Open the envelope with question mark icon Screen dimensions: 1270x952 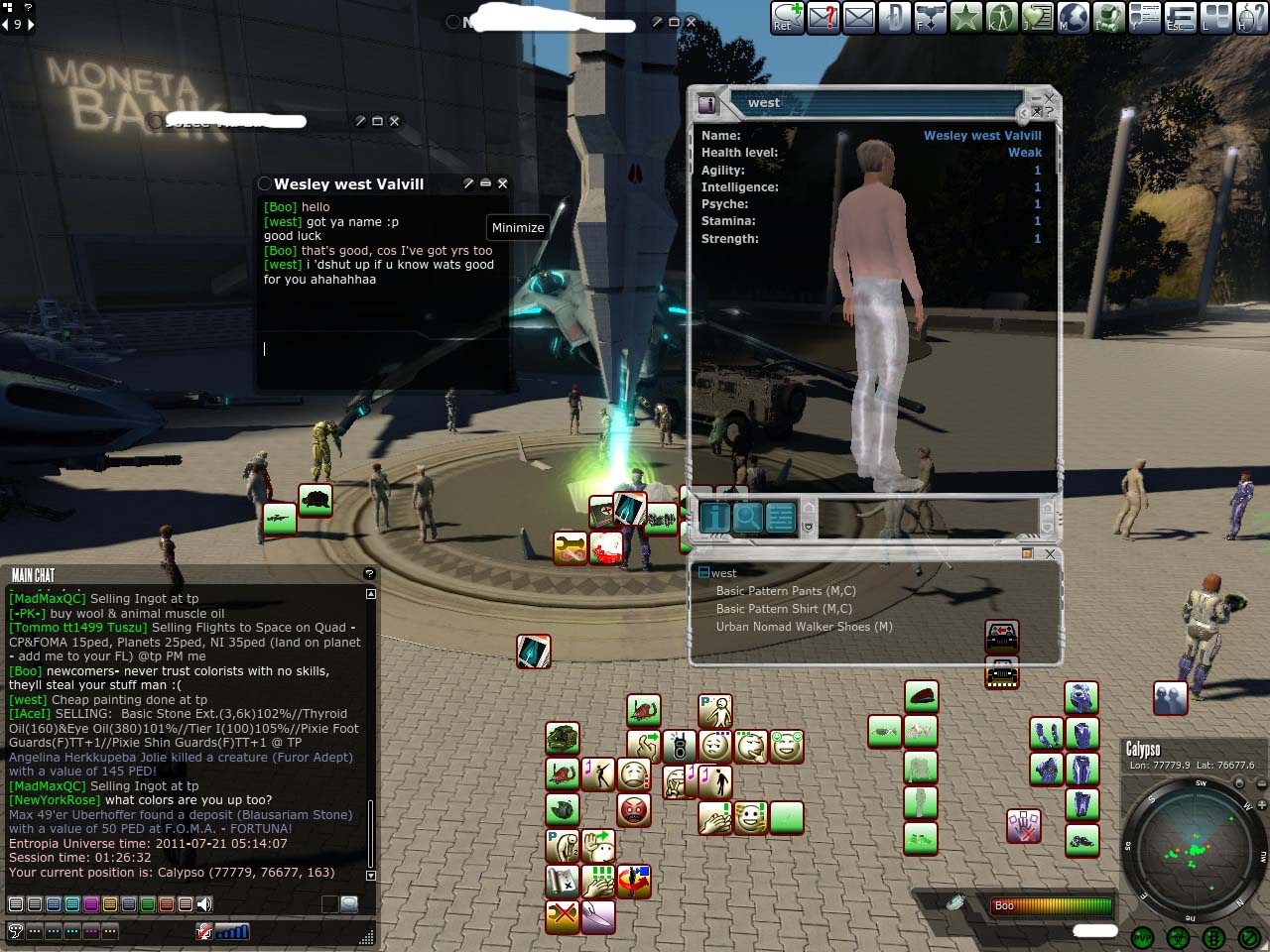click(x=824, y=17)
